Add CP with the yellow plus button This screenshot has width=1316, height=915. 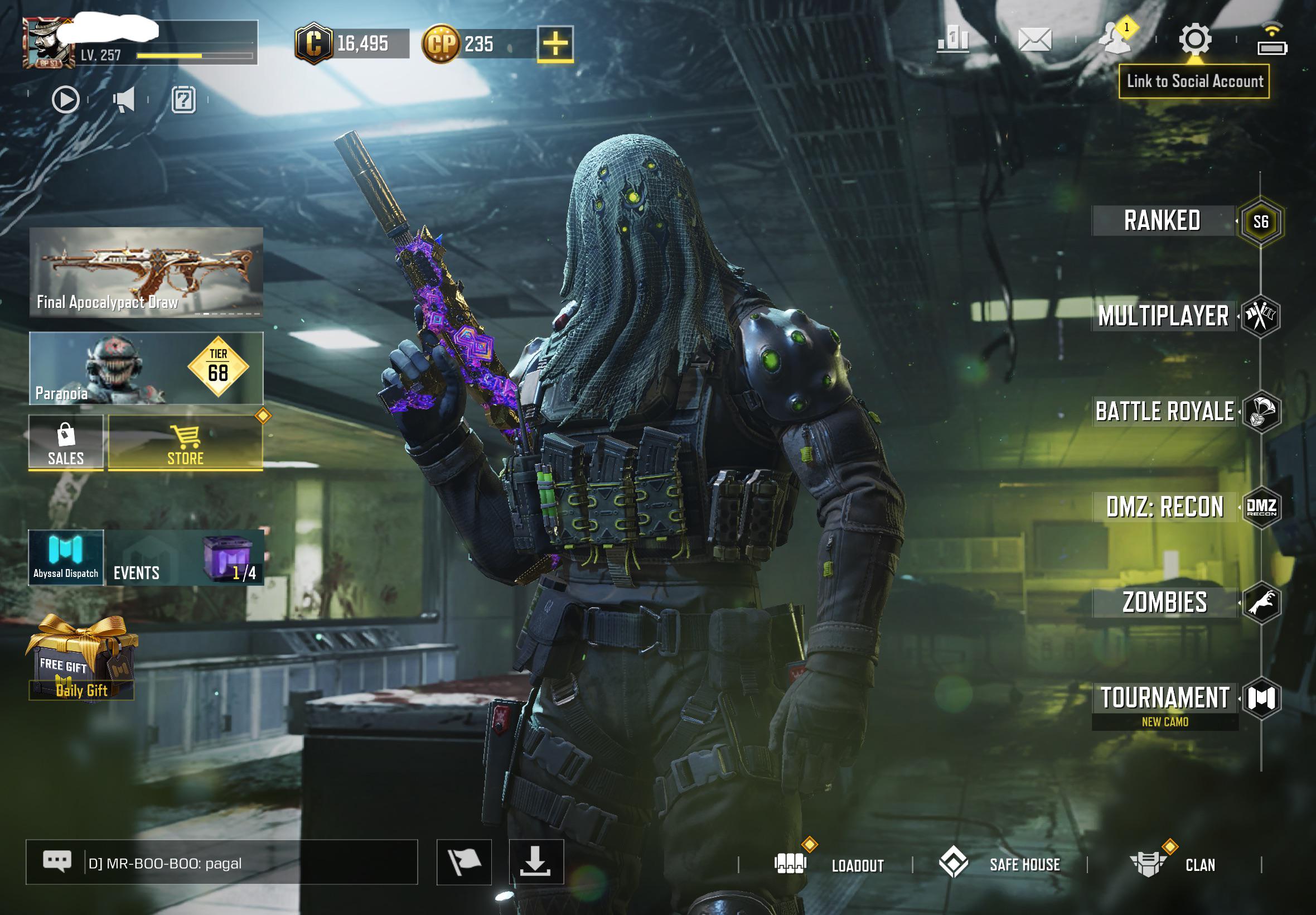[x=555, y=44]
